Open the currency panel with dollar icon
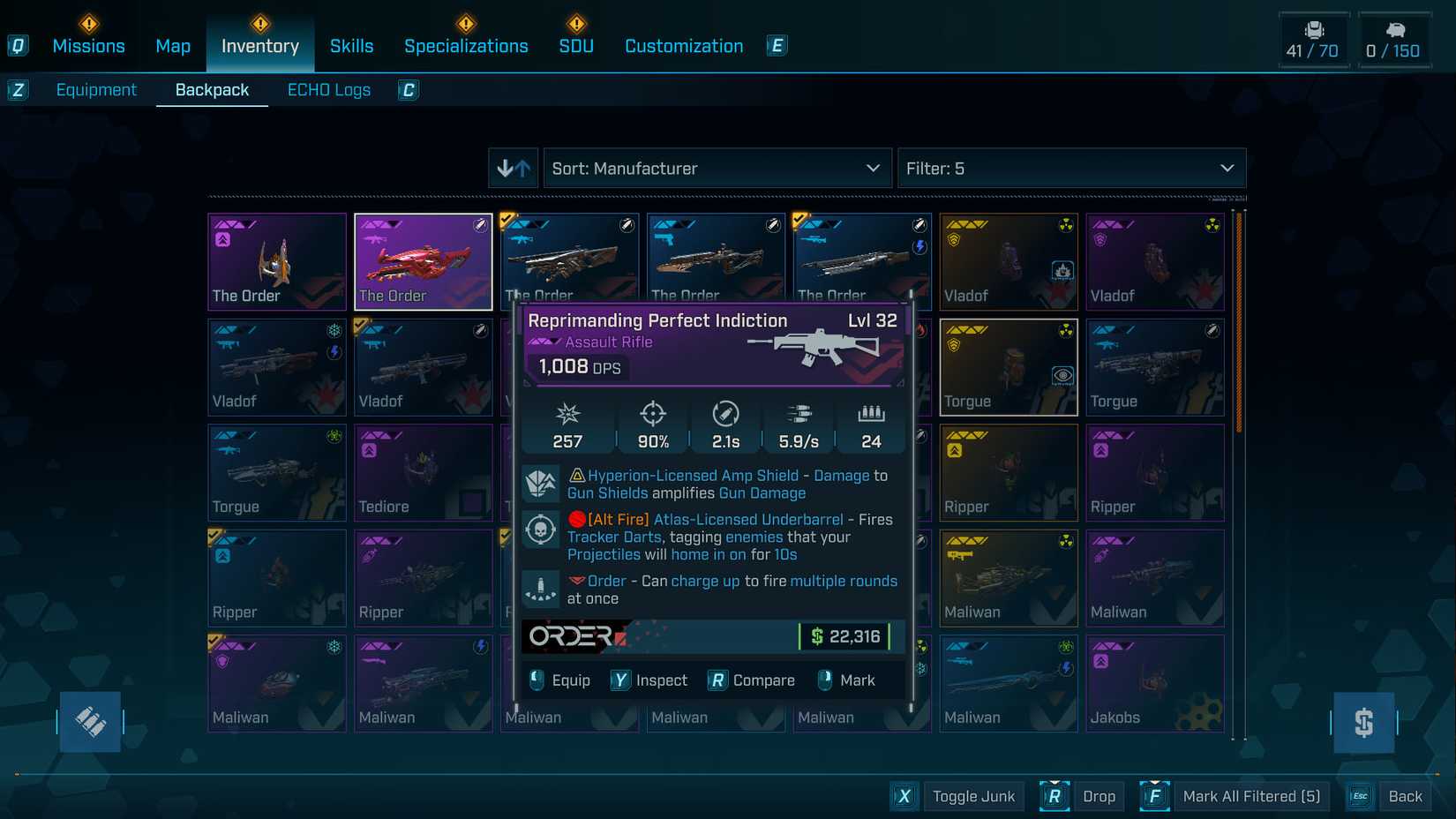Image resolution: width=1456 pixels, height=819 pixels. point(1365,722)
